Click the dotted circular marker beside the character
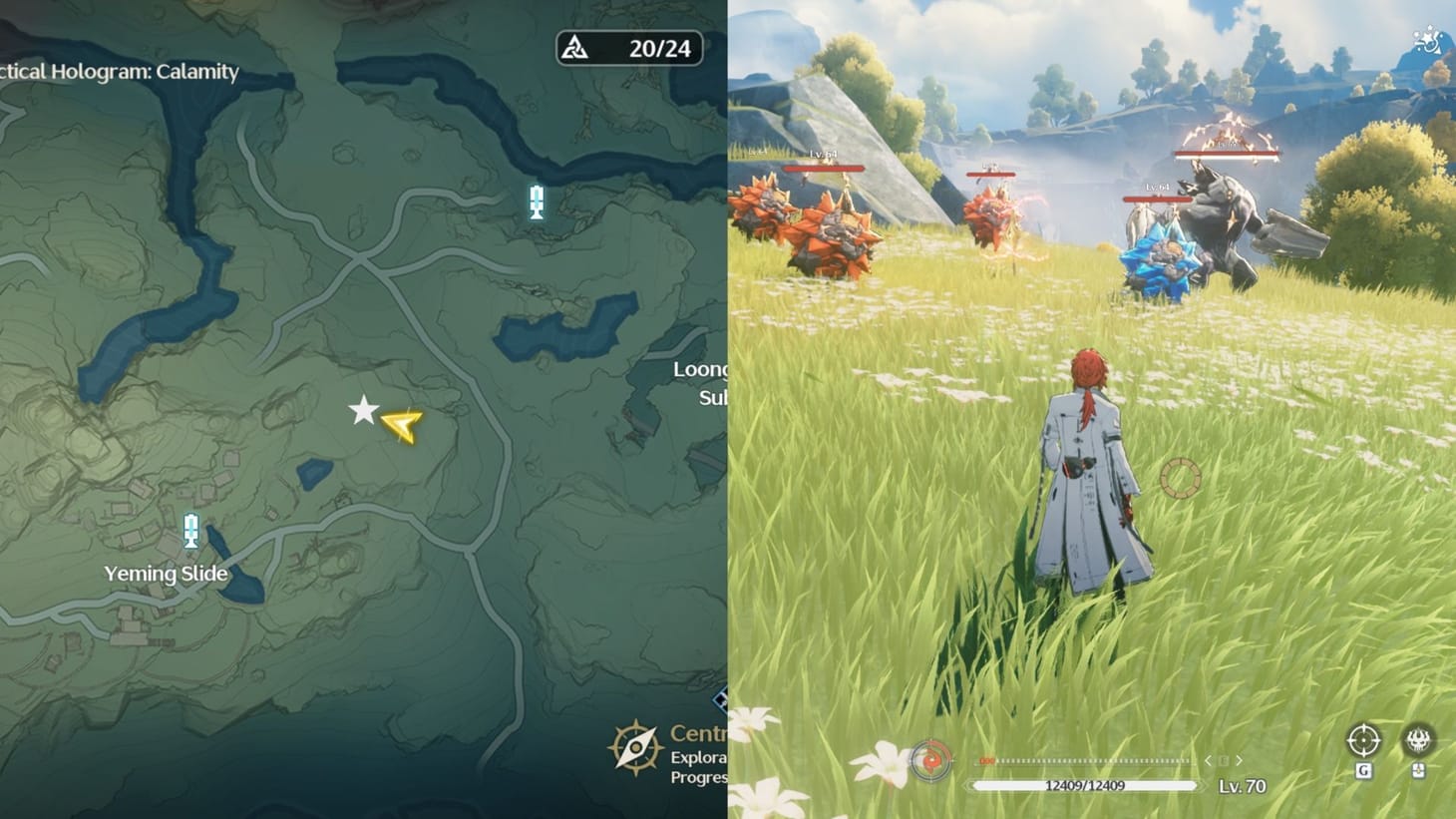This screenshot has height=819, width=1456. point(1182,479)
